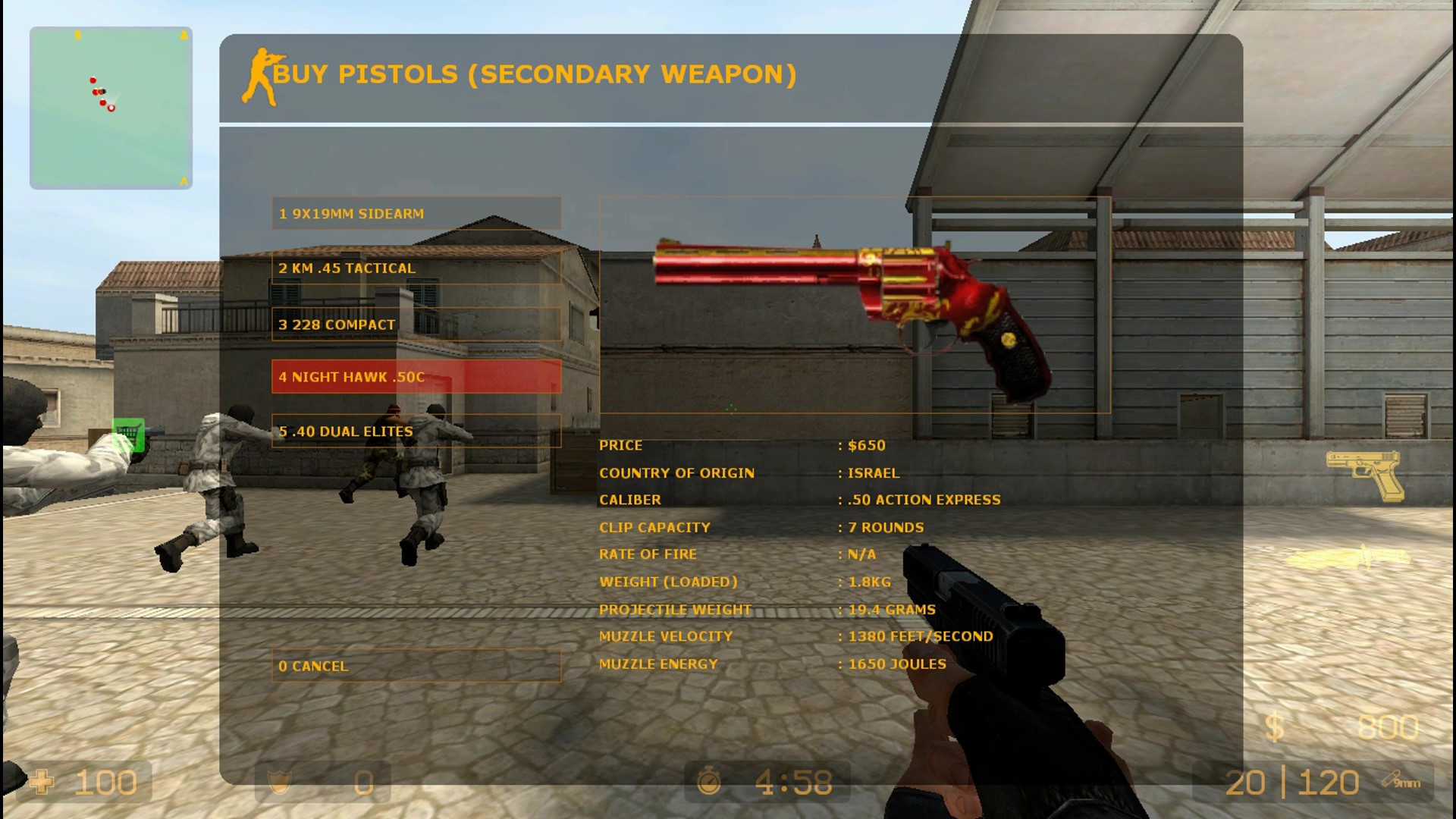This screenshot has width=1456, height=819.
Task: Select the 9X19MM SIDEARM option
Action: point(416,214)
